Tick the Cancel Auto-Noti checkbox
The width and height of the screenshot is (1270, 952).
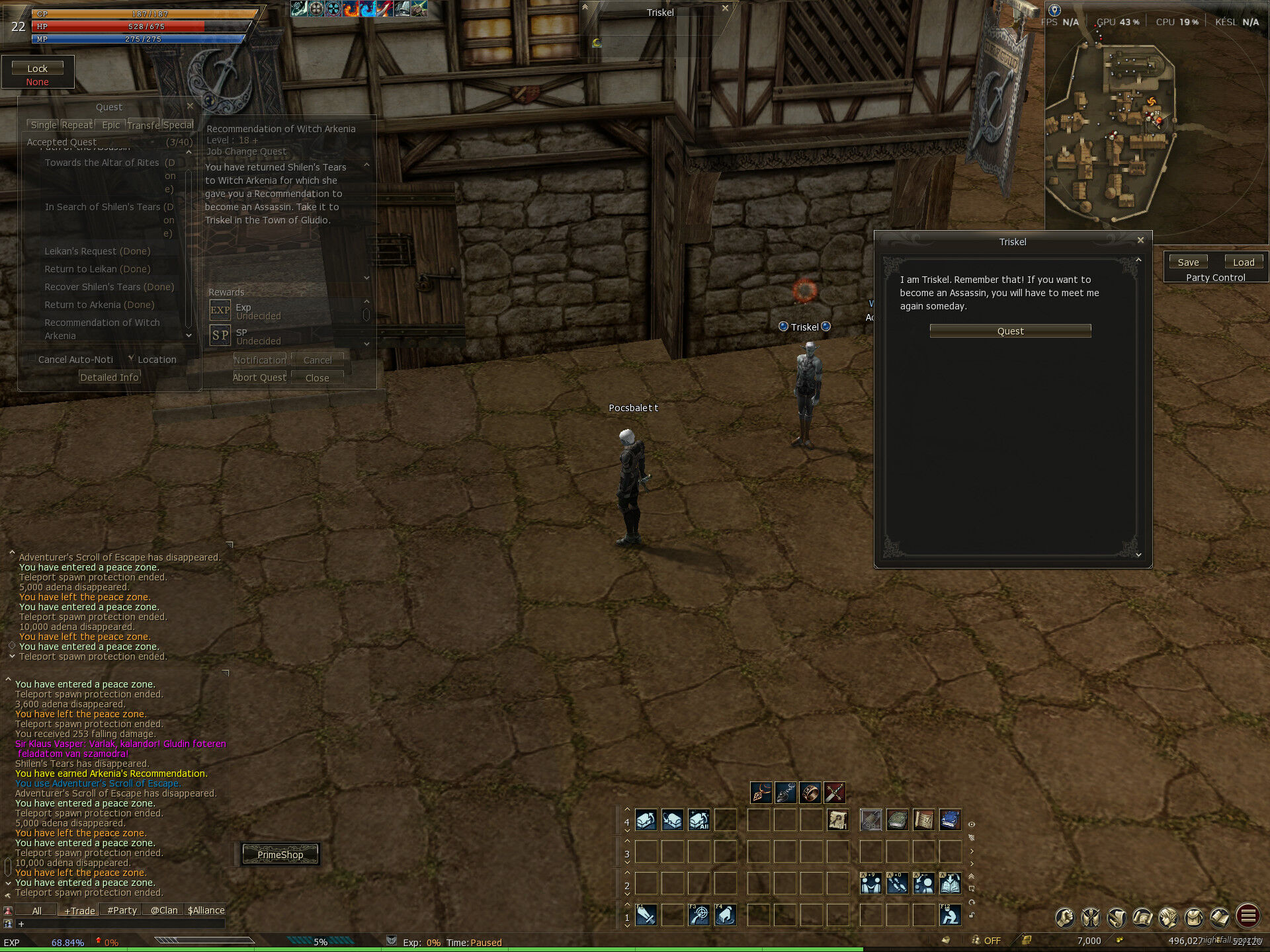(31, 359)
